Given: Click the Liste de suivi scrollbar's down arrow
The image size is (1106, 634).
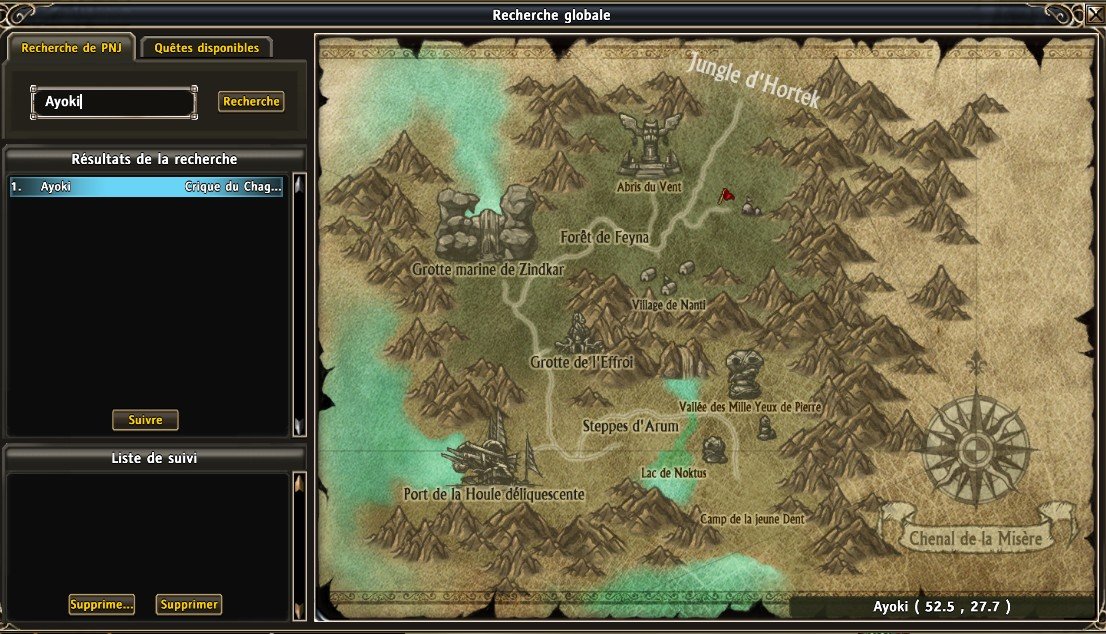Looking at the screenshot, I should pos(297,609).
